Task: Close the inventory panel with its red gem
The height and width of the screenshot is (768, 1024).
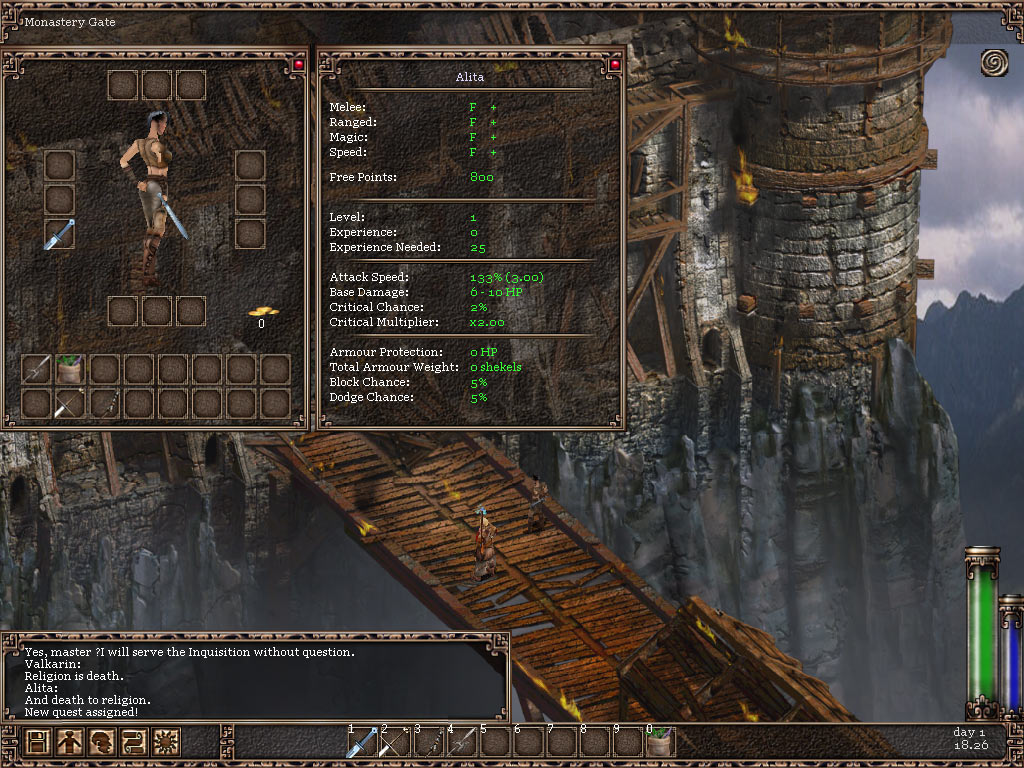Action: 298,65
